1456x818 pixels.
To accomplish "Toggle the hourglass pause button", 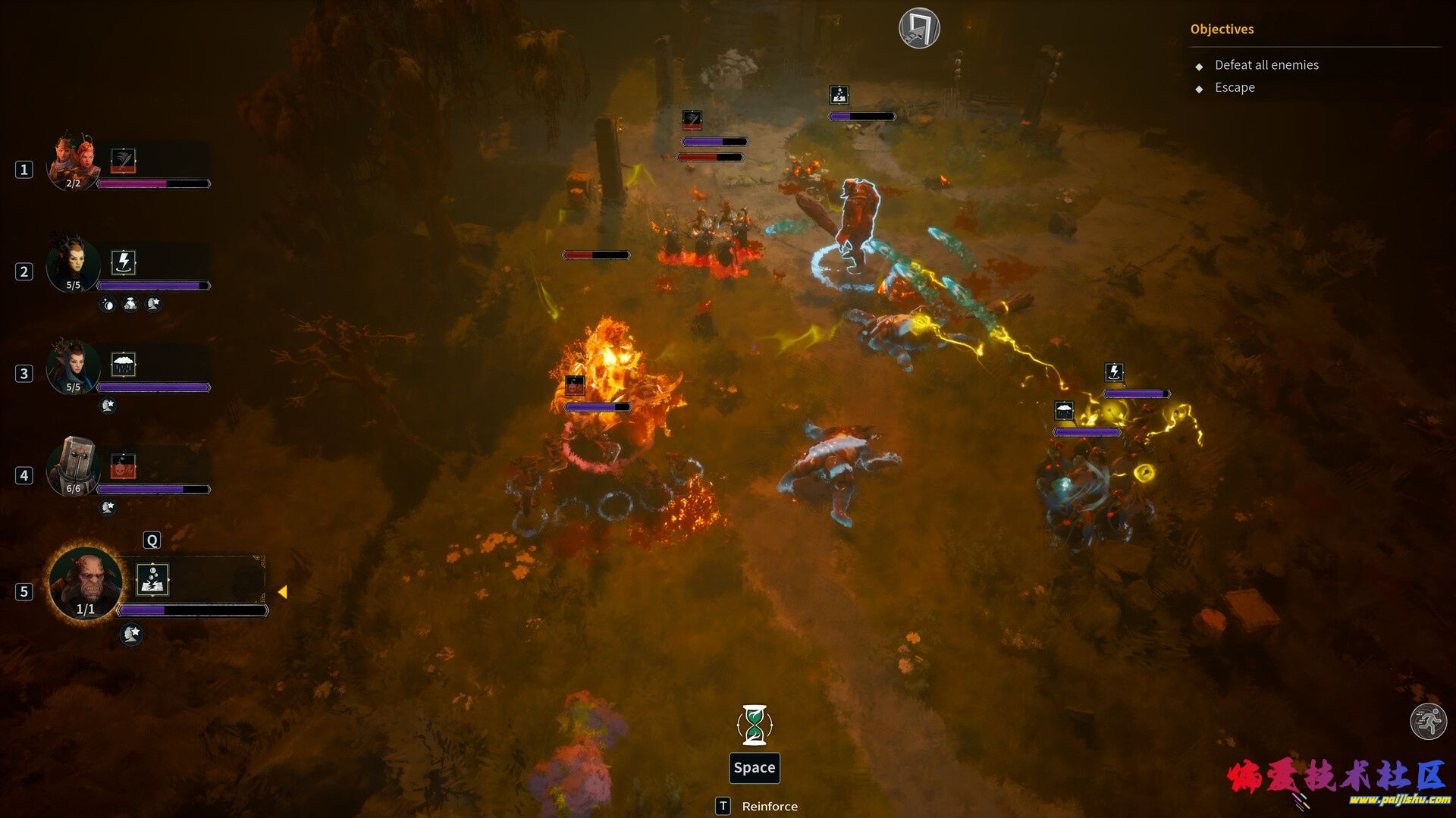I will point(755,725).
